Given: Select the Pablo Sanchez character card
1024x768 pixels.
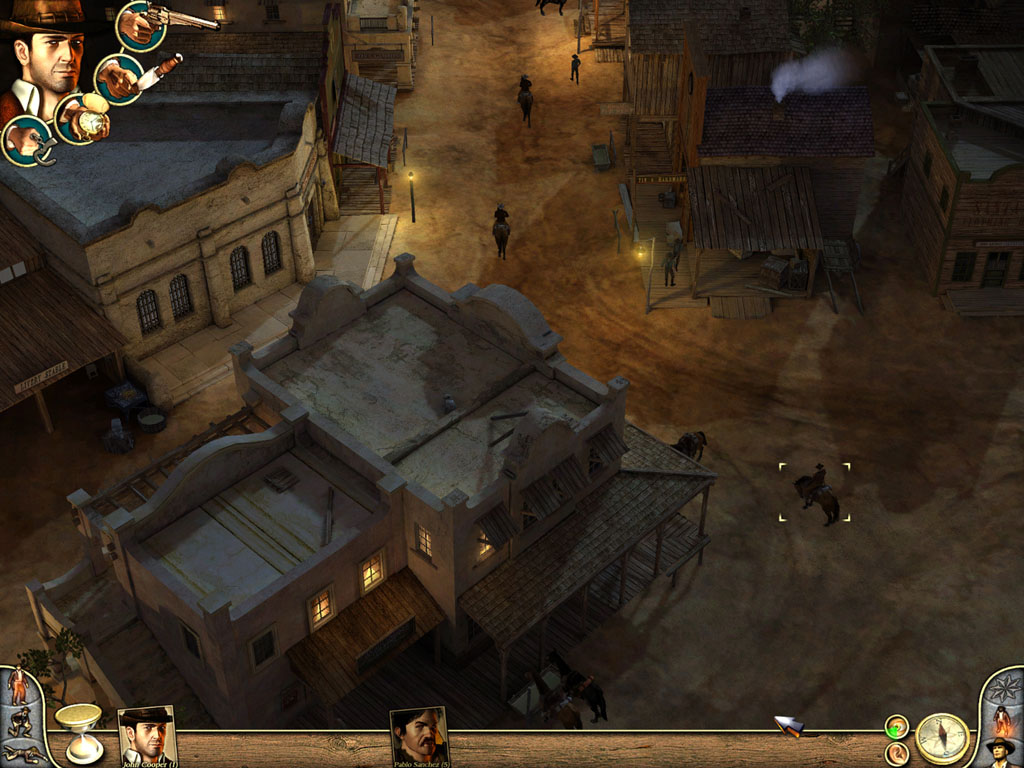Looking at the screenshot, I should [419, 736].
